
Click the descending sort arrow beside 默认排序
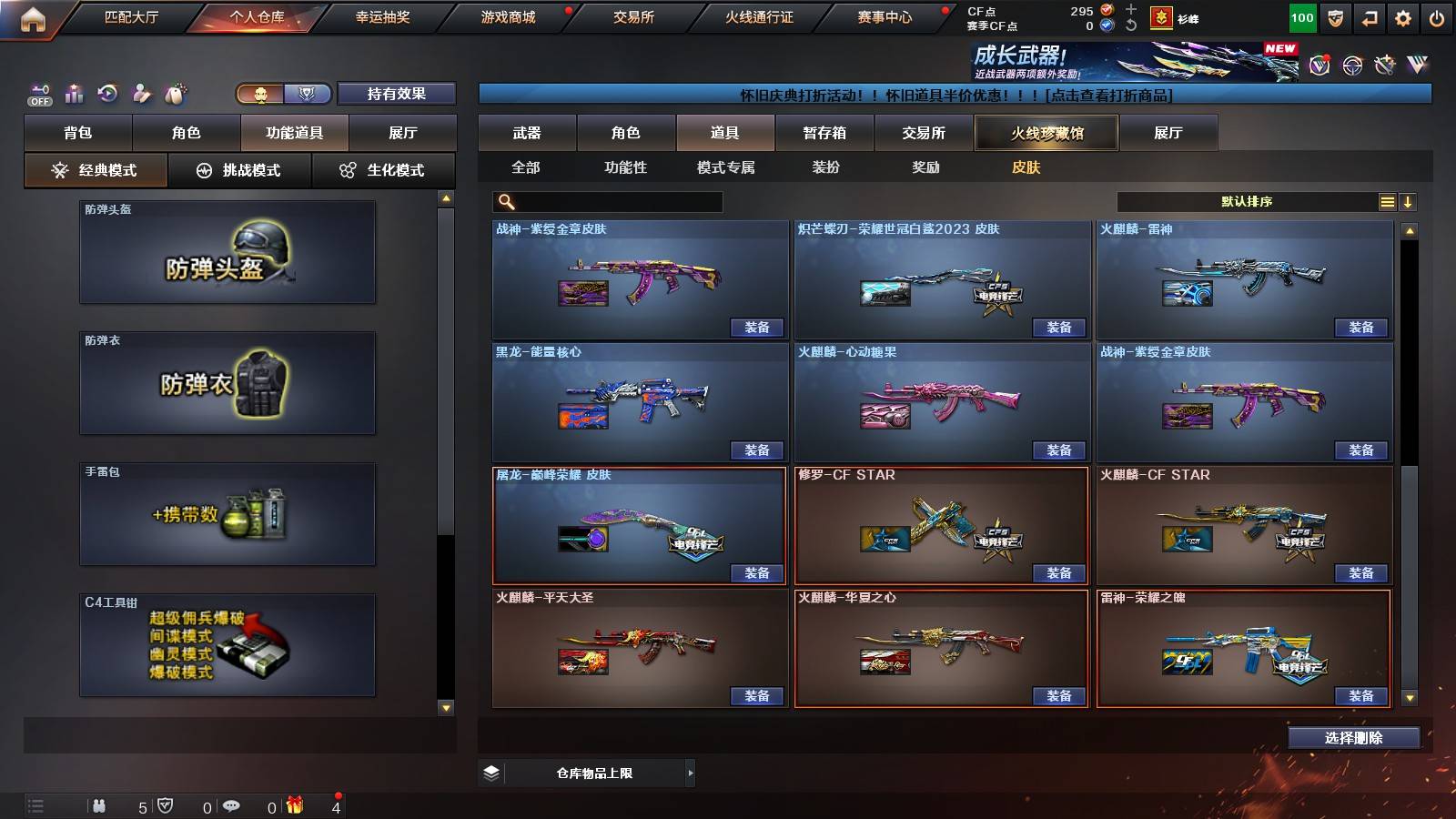click(1407, 200)
